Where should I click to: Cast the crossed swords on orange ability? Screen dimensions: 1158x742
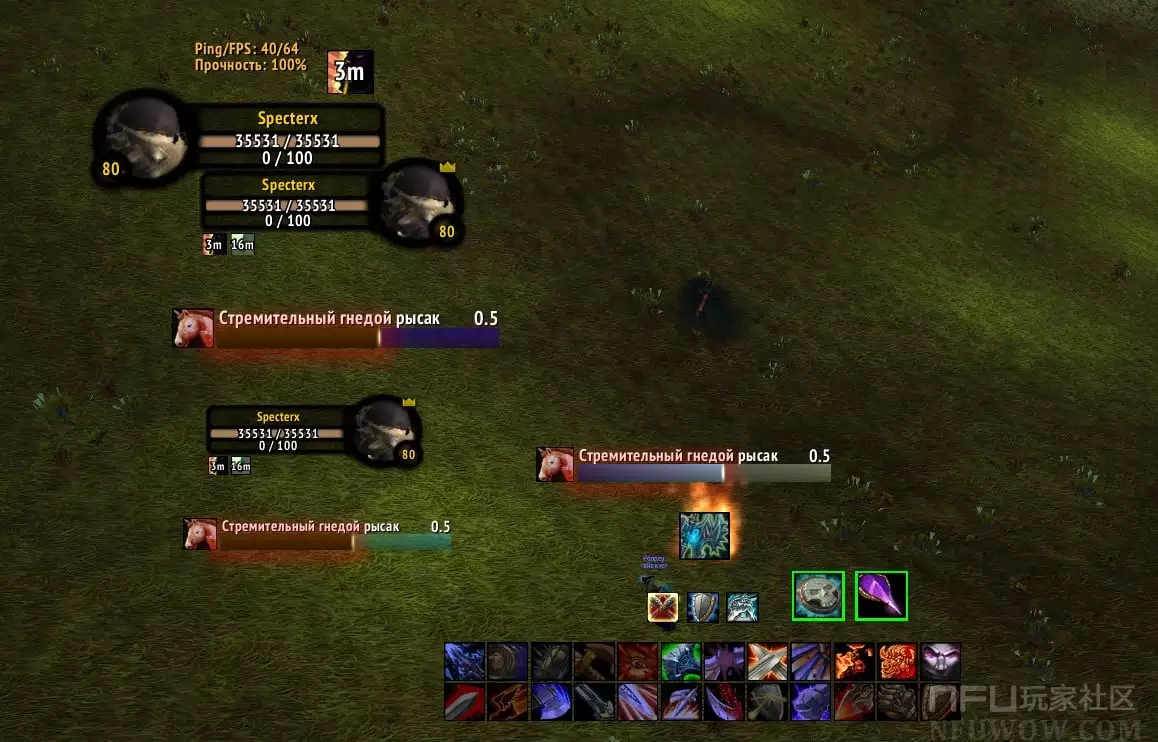pyautogui.click(x=768, y=662)
